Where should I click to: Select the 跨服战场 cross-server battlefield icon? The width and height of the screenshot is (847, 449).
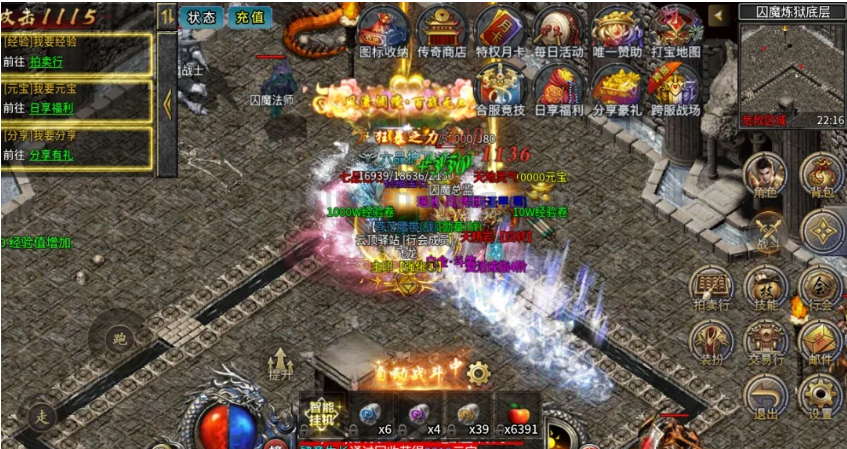(676, 88)
